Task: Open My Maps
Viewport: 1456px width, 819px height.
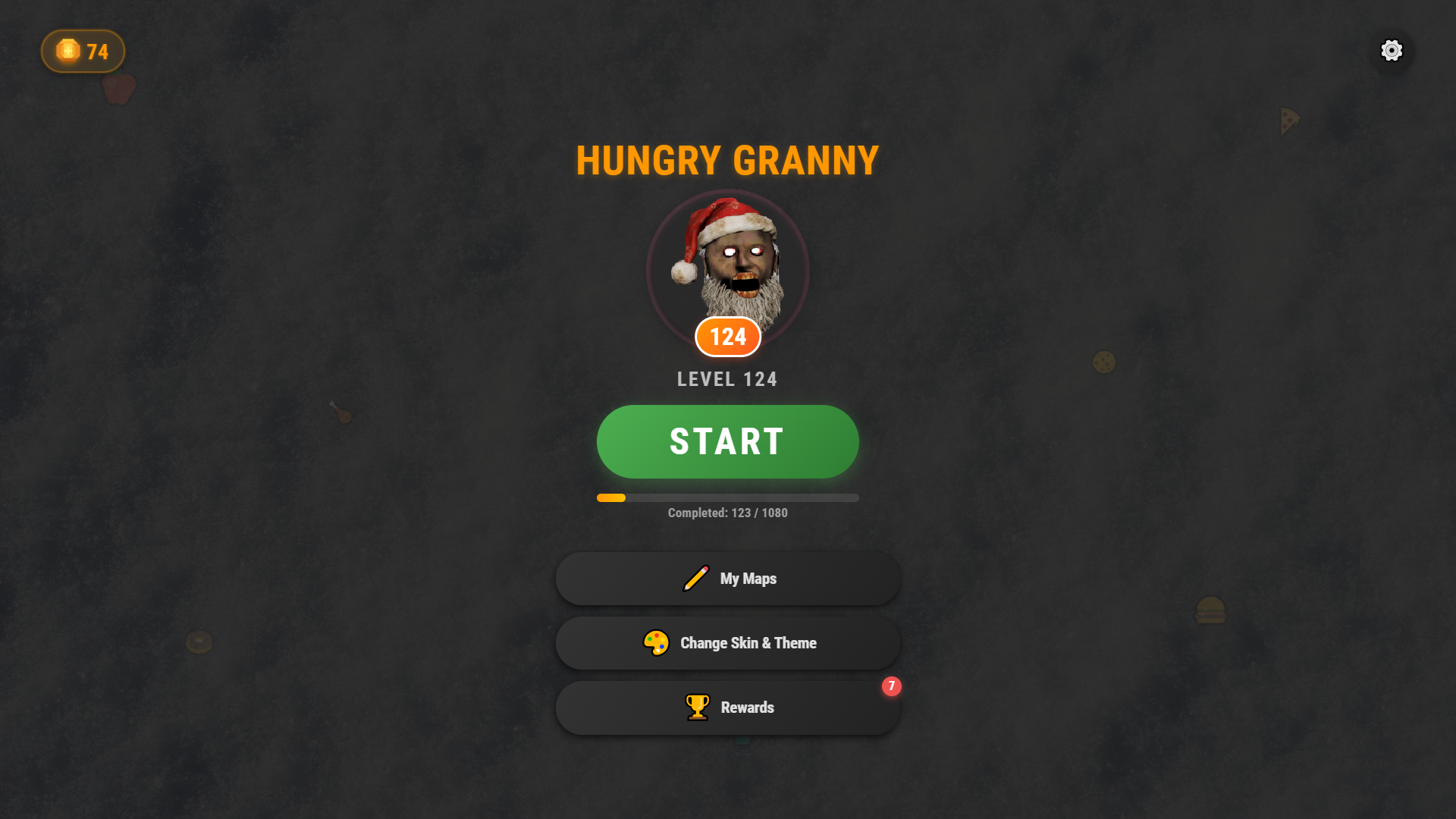Action: point(726,578)
